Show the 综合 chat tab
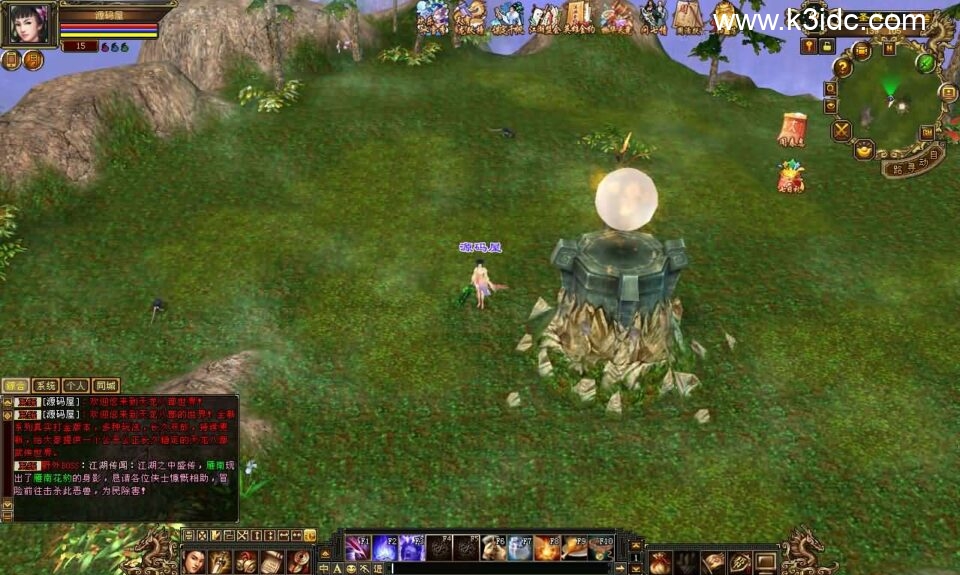Screen dimensions: 960x575 click(15, 385)
